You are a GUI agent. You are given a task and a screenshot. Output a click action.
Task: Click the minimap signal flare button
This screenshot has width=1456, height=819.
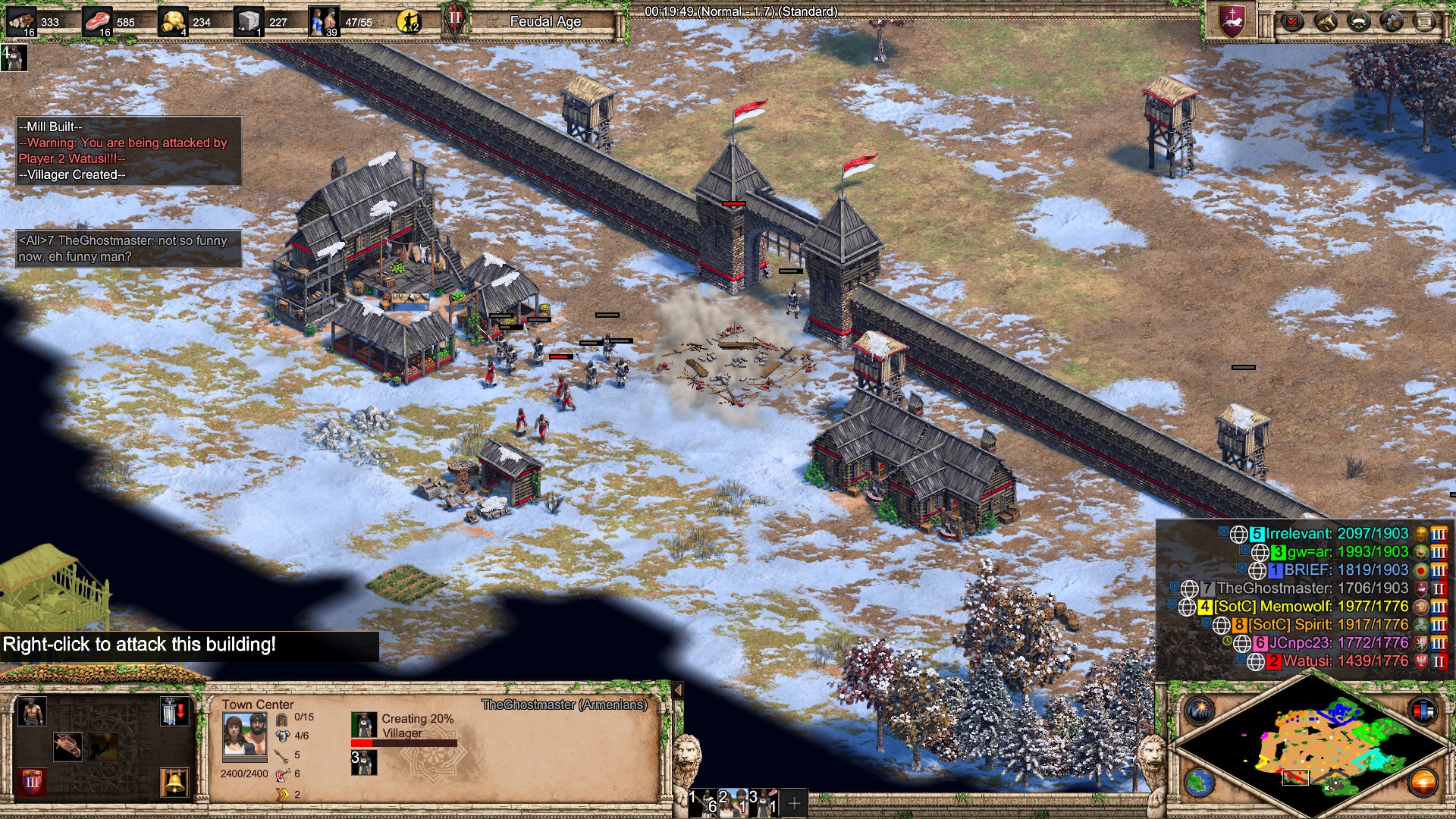1200,710
